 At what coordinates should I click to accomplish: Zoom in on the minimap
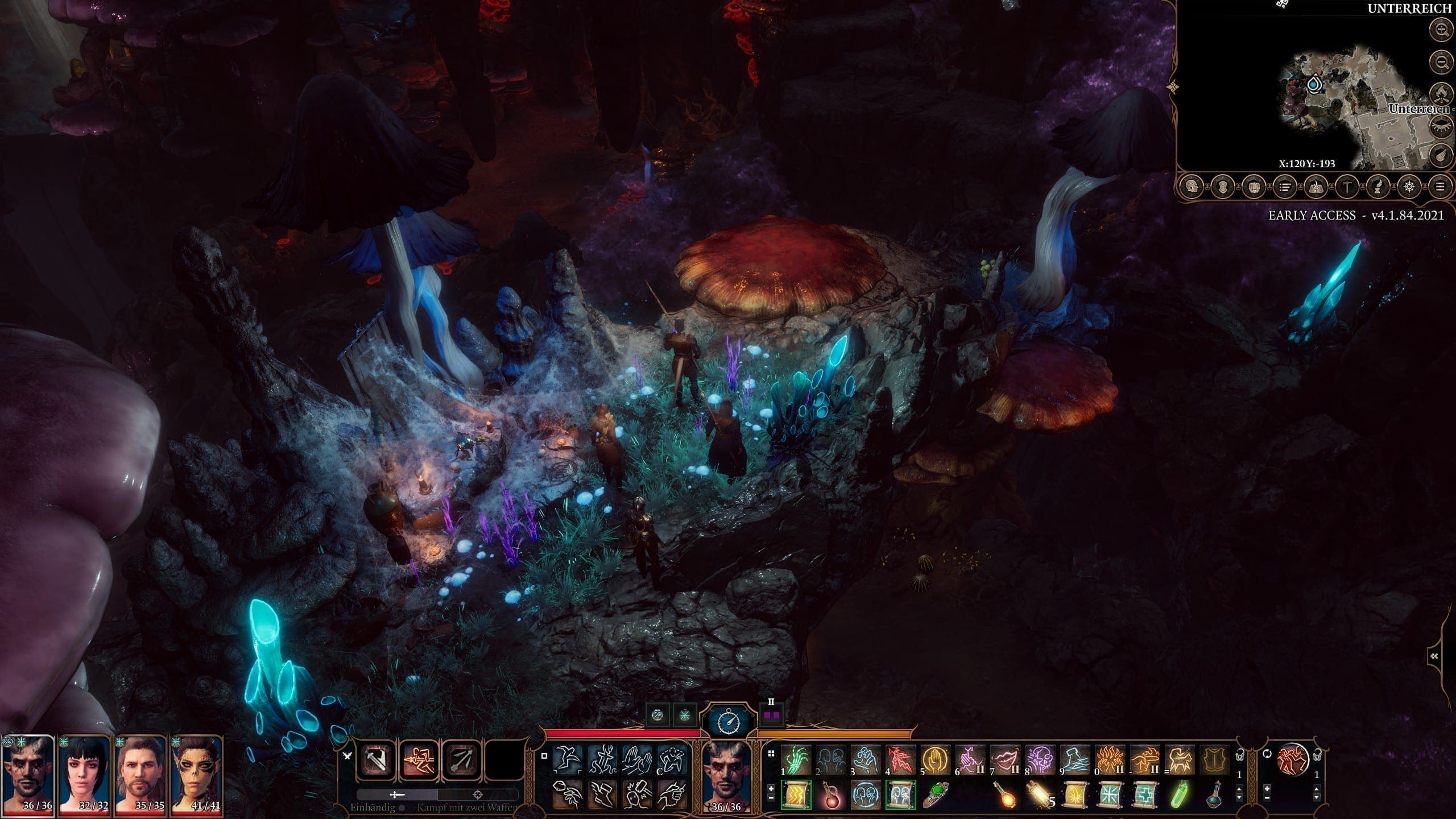click(1442, 30)
